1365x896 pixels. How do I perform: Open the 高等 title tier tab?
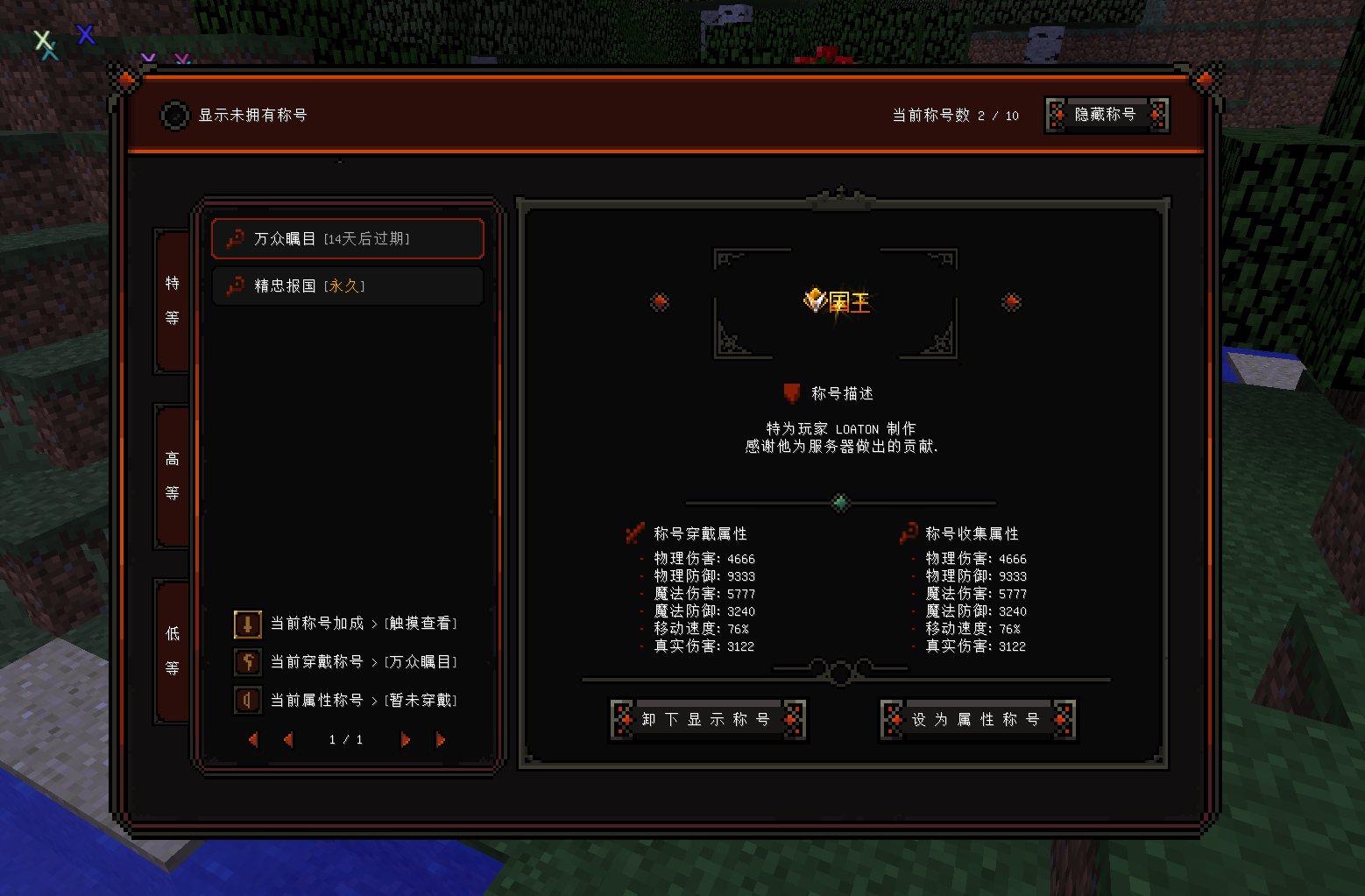(173, 476)
